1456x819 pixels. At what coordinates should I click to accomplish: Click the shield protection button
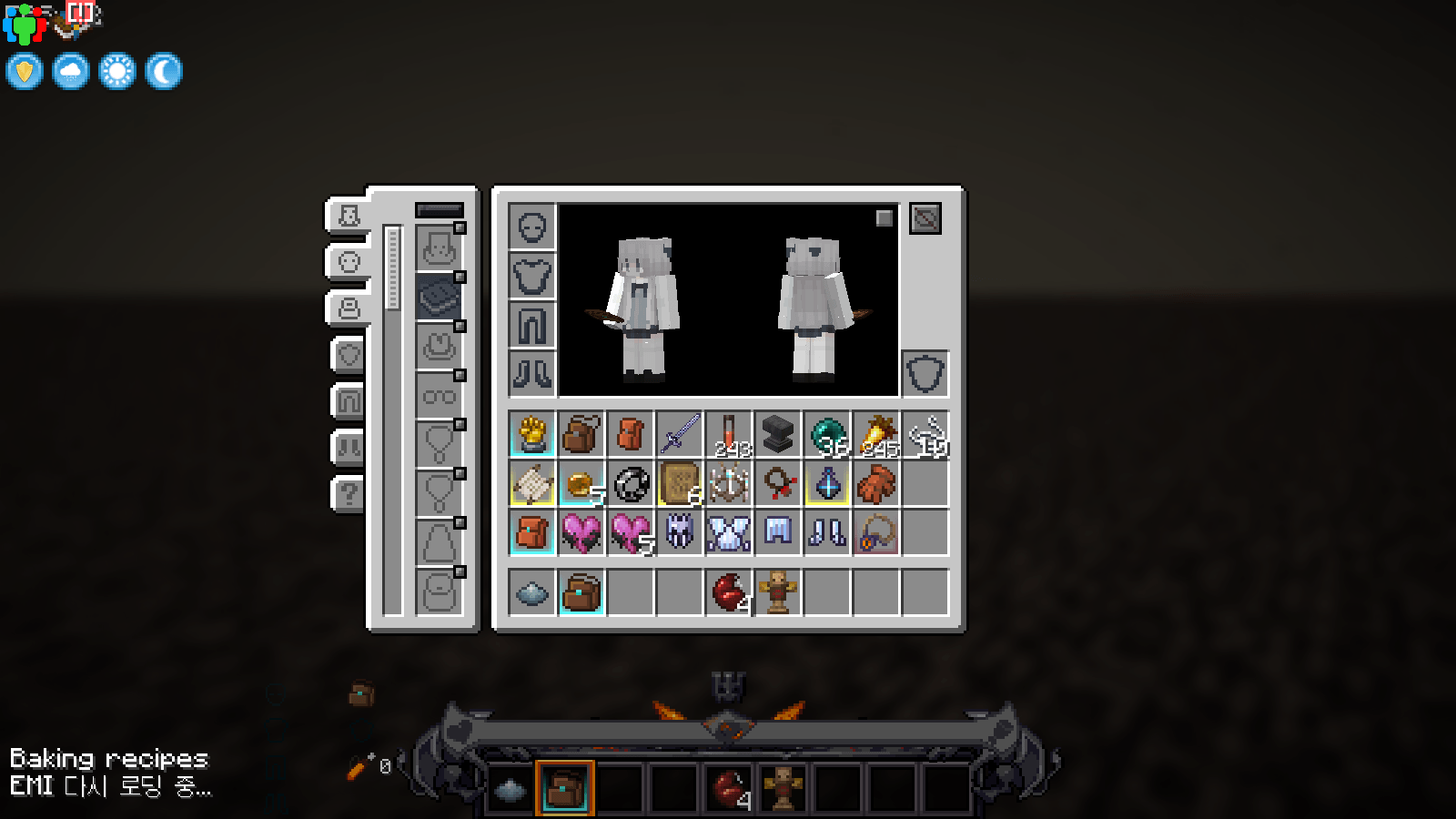coord(23,70)
